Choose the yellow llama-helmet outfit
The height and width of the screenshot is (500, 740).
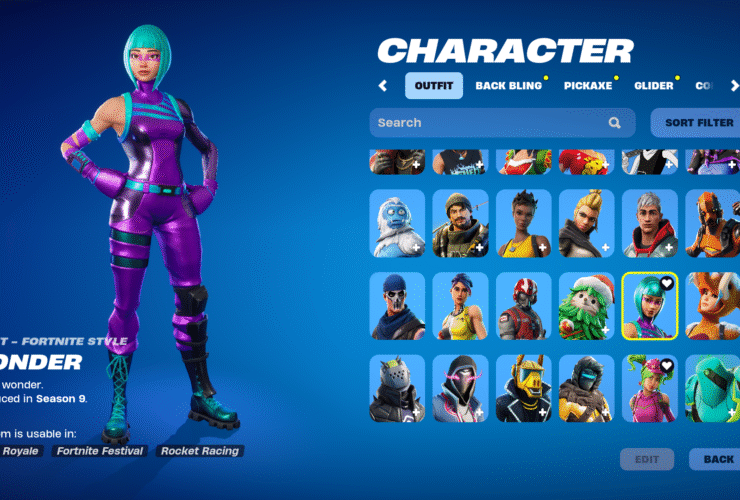[524, 388]
